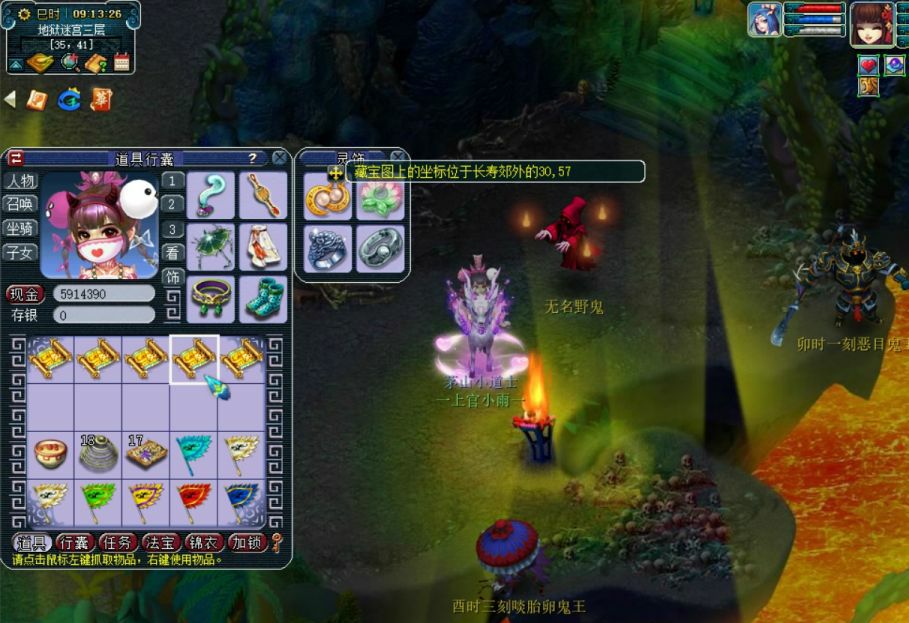Select the highlighted treasure map scroll
Screen dimensions: 909x623
coord(194,358)
